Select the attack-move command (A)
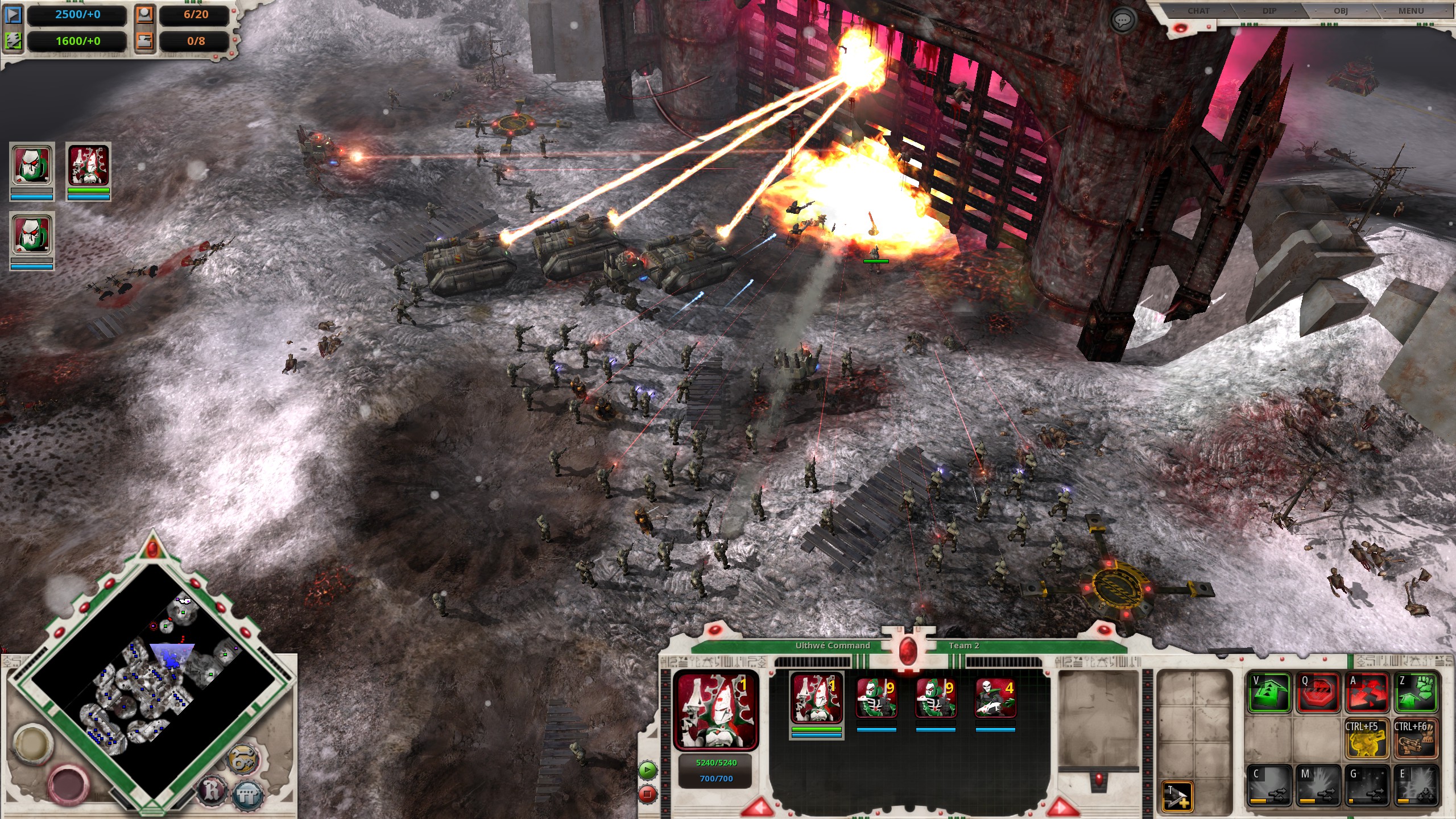This screenshot has width=1456, height=819. [x=1367, y=693]
